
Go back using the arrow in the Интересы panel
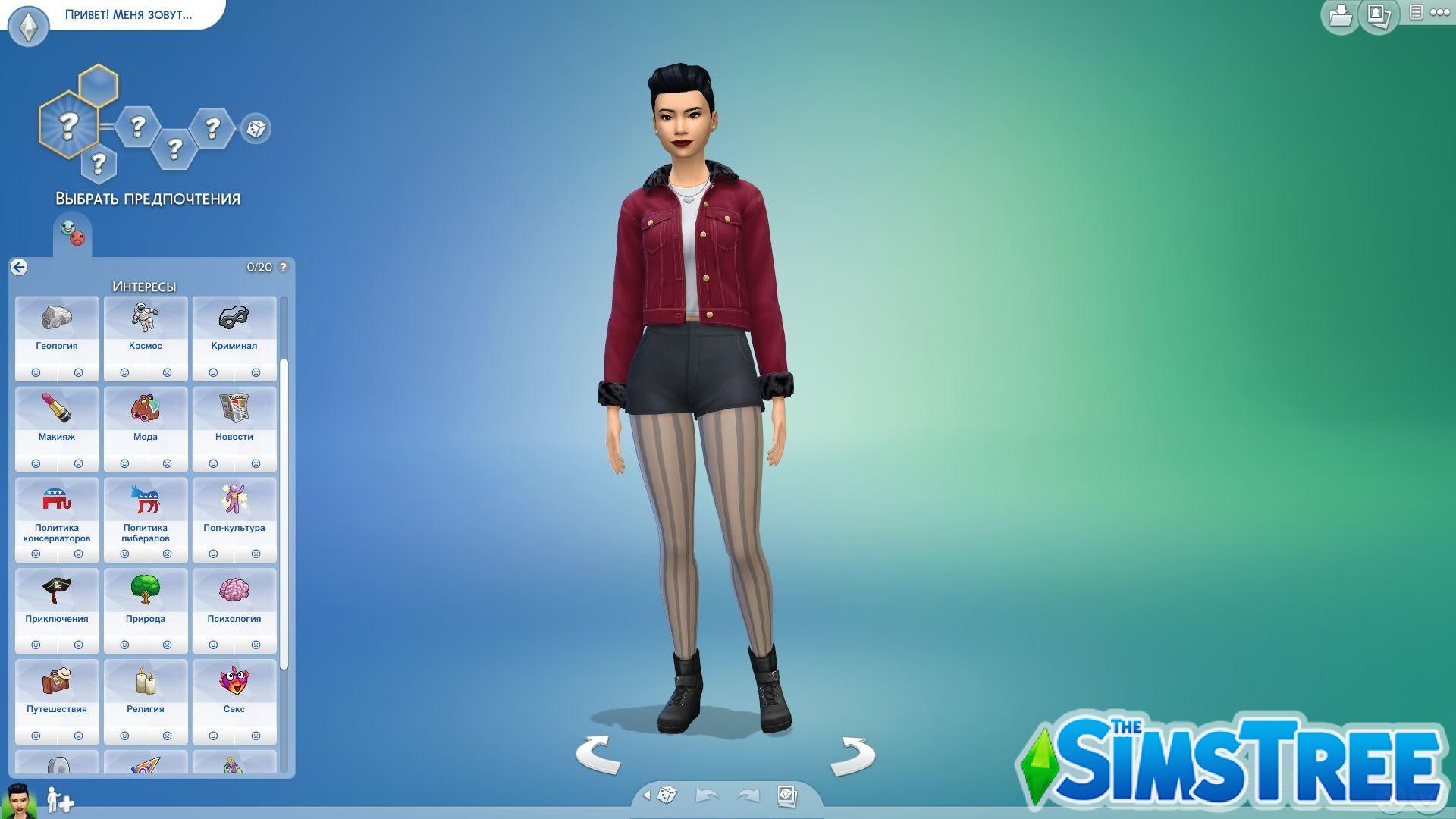tap(18, 267)
